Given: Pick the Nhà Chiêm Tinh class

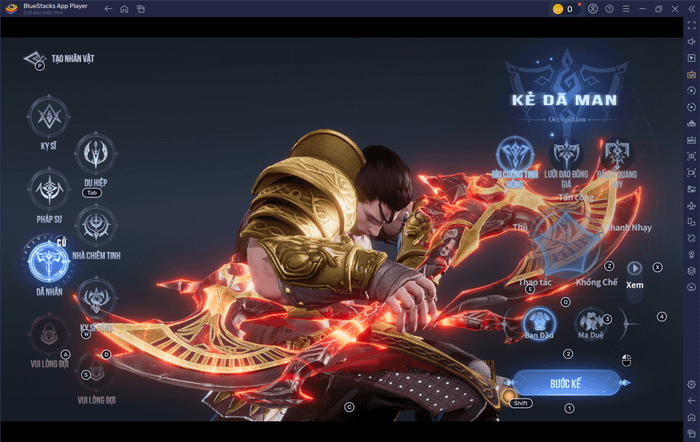Looking at the screenshot, I should click(96, 225).
